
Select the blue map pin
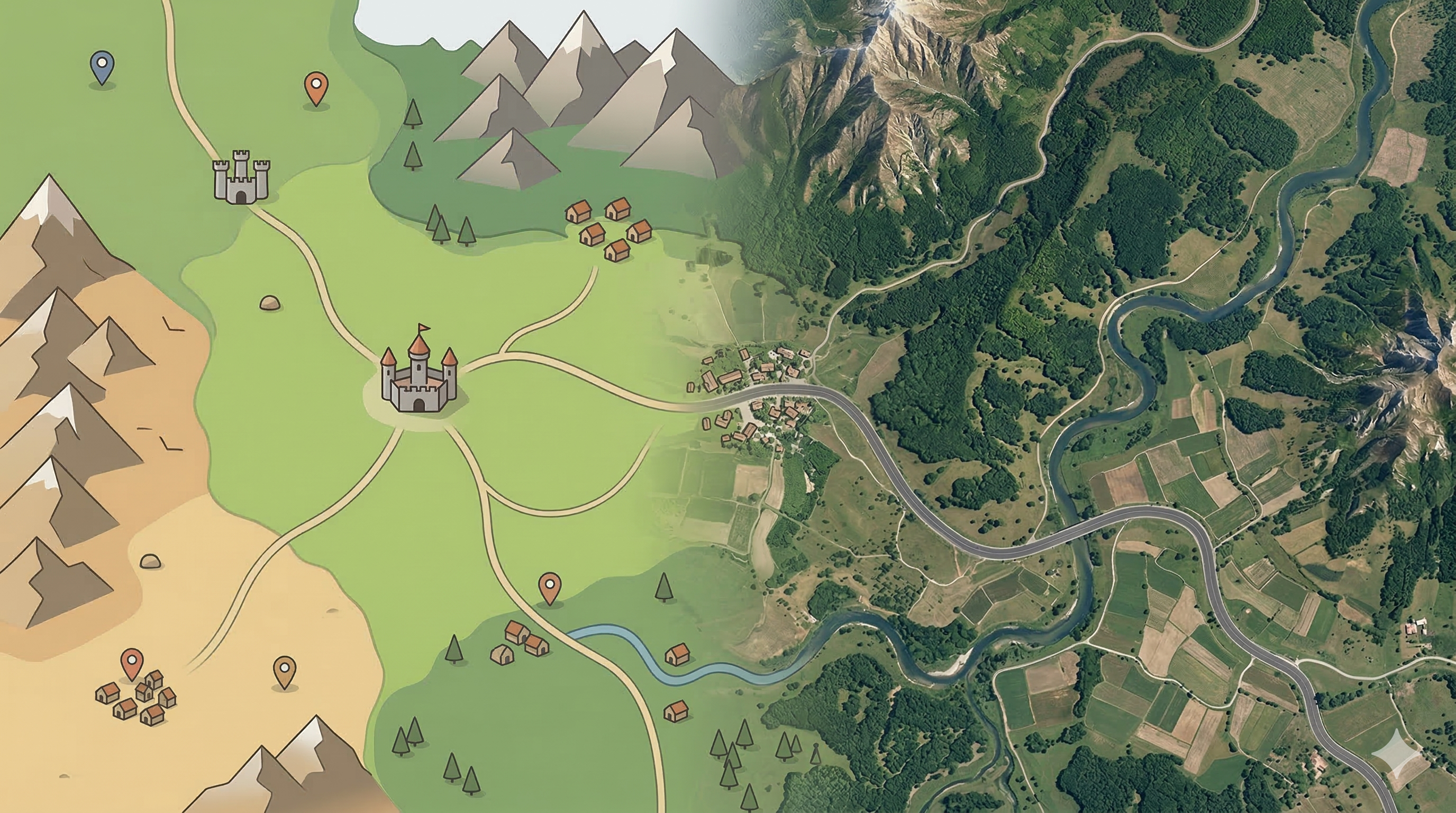[x=102, y=66]
